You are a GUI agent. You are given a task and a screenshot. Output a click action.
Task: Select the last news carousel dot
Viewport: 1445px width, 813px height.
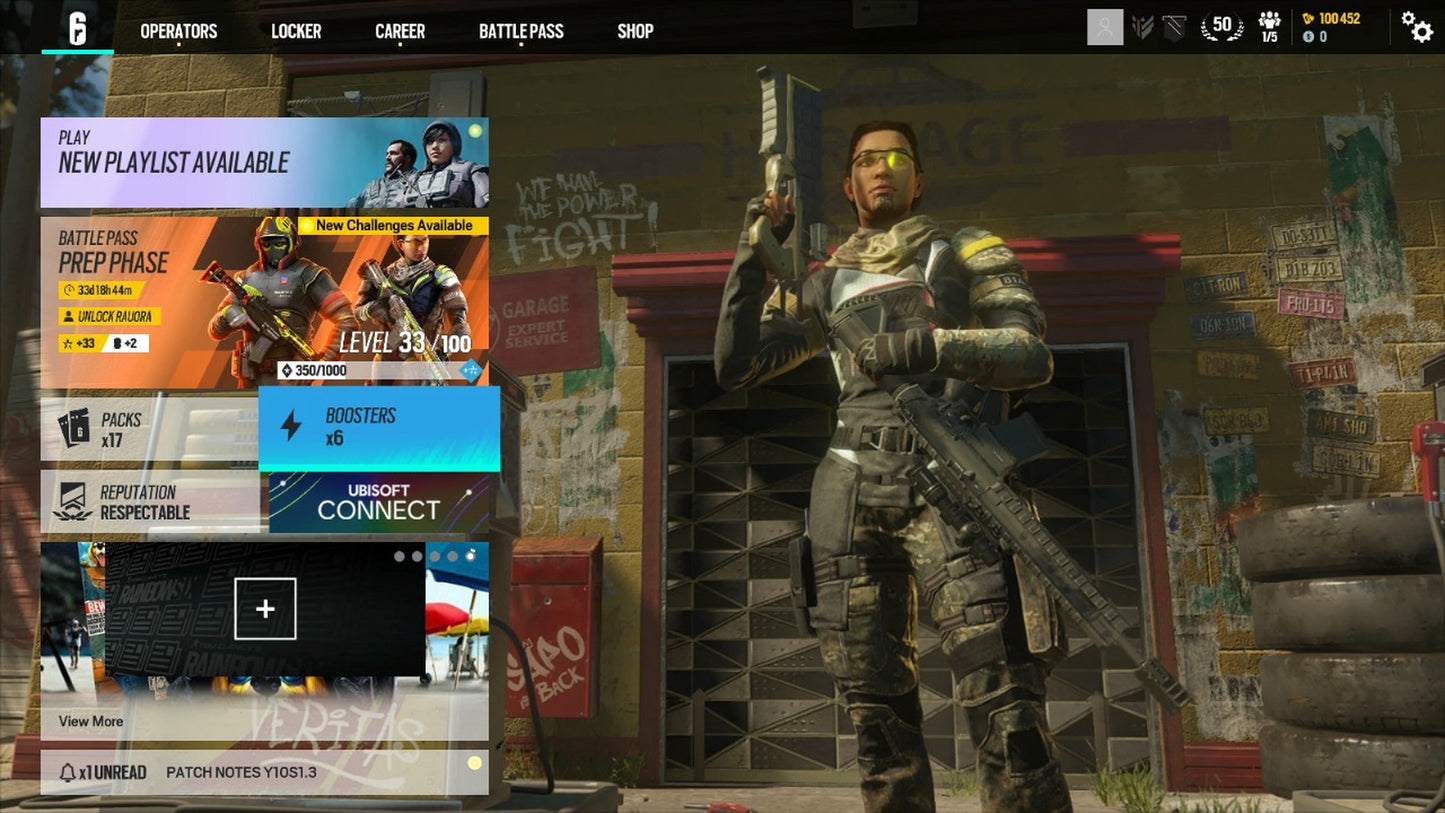(x=469, y=555)
